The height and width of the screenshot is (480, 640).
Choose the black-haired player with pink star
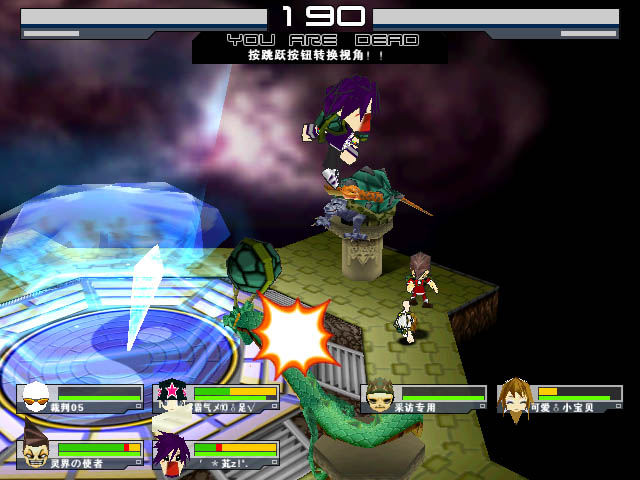(171, 398)
